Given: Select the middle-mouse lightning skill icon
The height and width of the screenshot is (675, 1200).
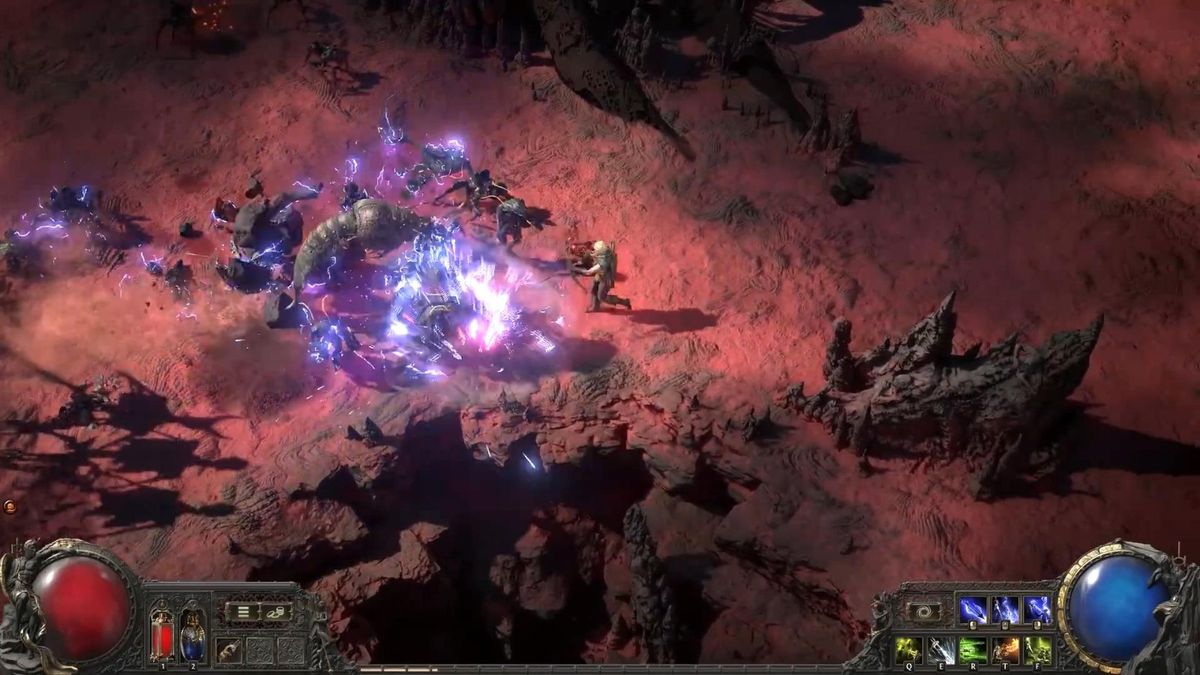Looking at the screenshot, I should [1005, 610].
